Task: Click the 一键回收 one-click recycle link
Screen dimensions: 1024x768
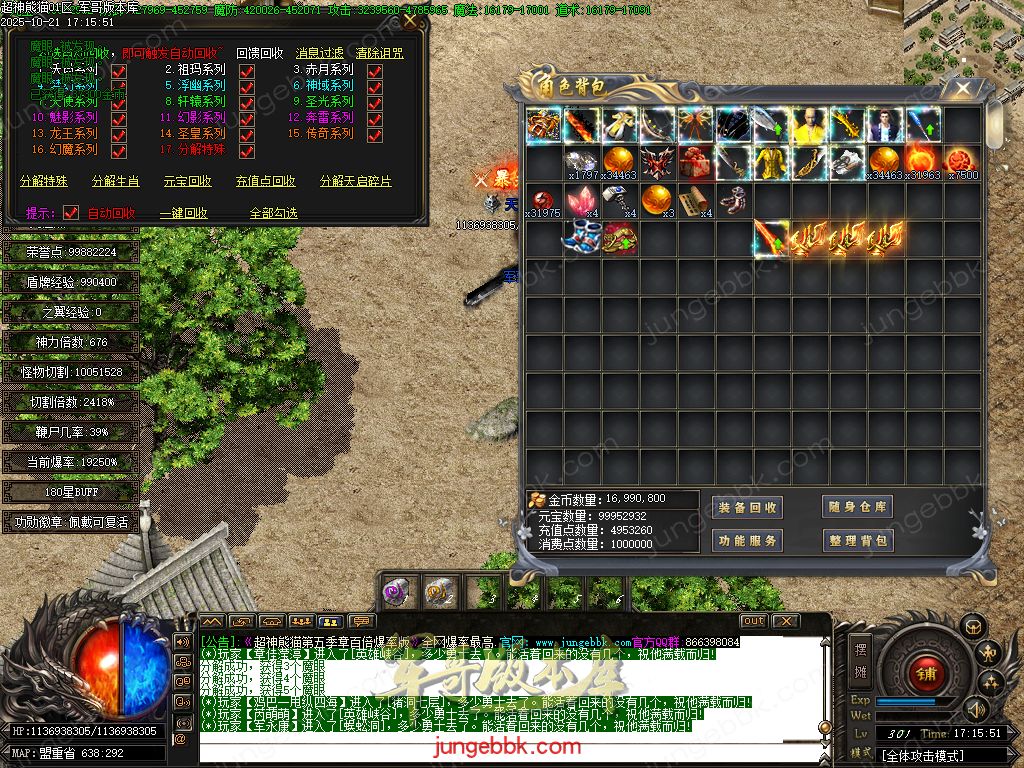Action: pyautogui.click(x=184, y=213)
